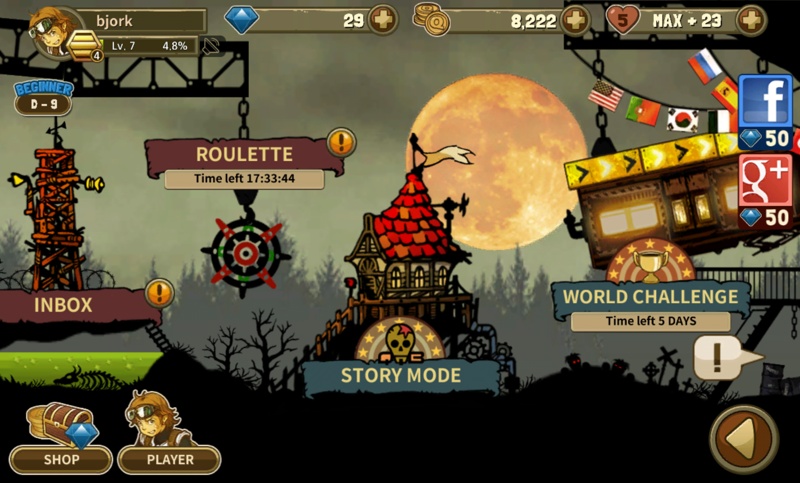Enter the World Challenge mode

pyautogui.click(x=650, y=296)
